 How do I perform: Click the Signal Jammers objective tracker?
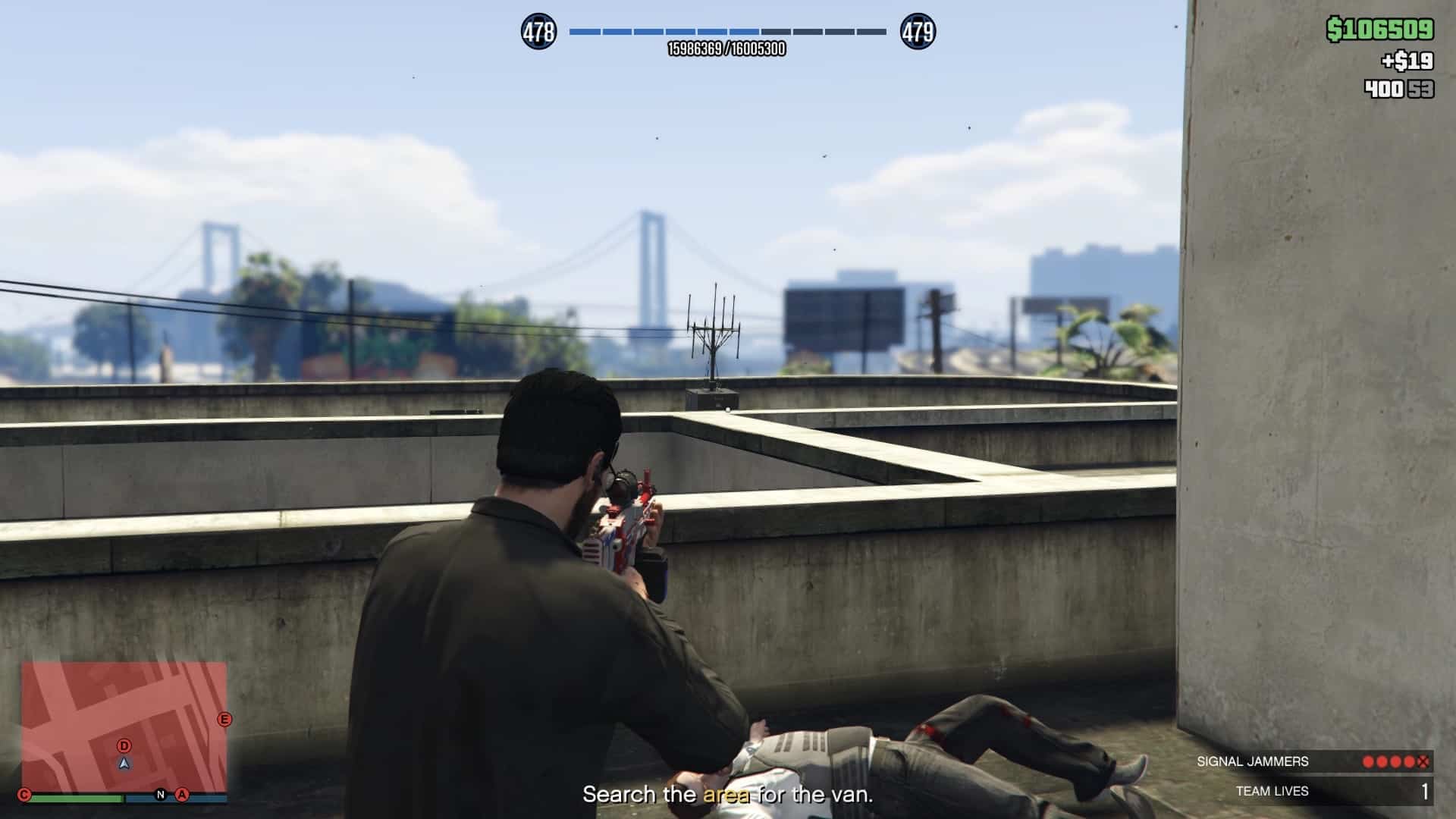tap(1313, 761)
